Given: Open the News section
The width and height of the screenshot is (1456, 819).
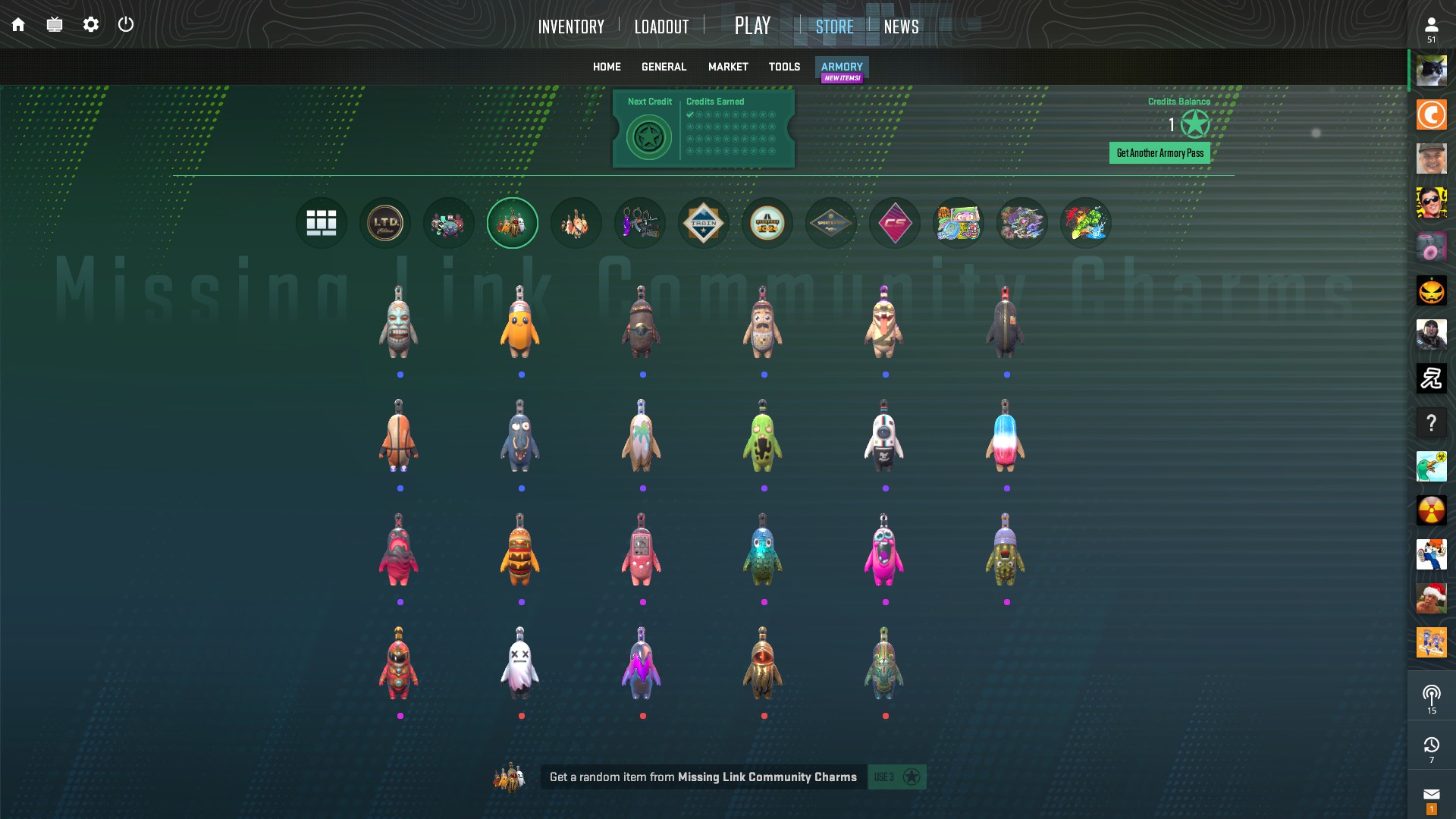Looking at the screenshot, I should coord(901,27).
